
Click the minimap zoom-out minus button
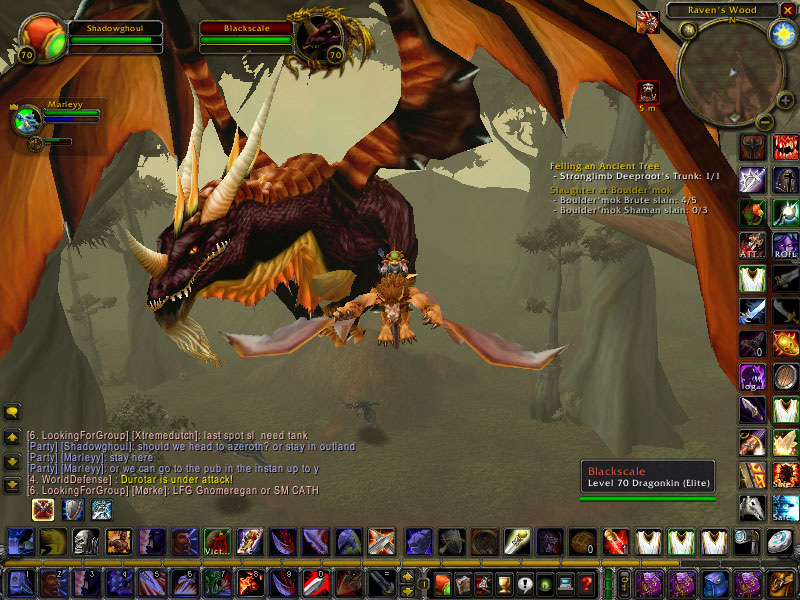[x=764, y=122]
